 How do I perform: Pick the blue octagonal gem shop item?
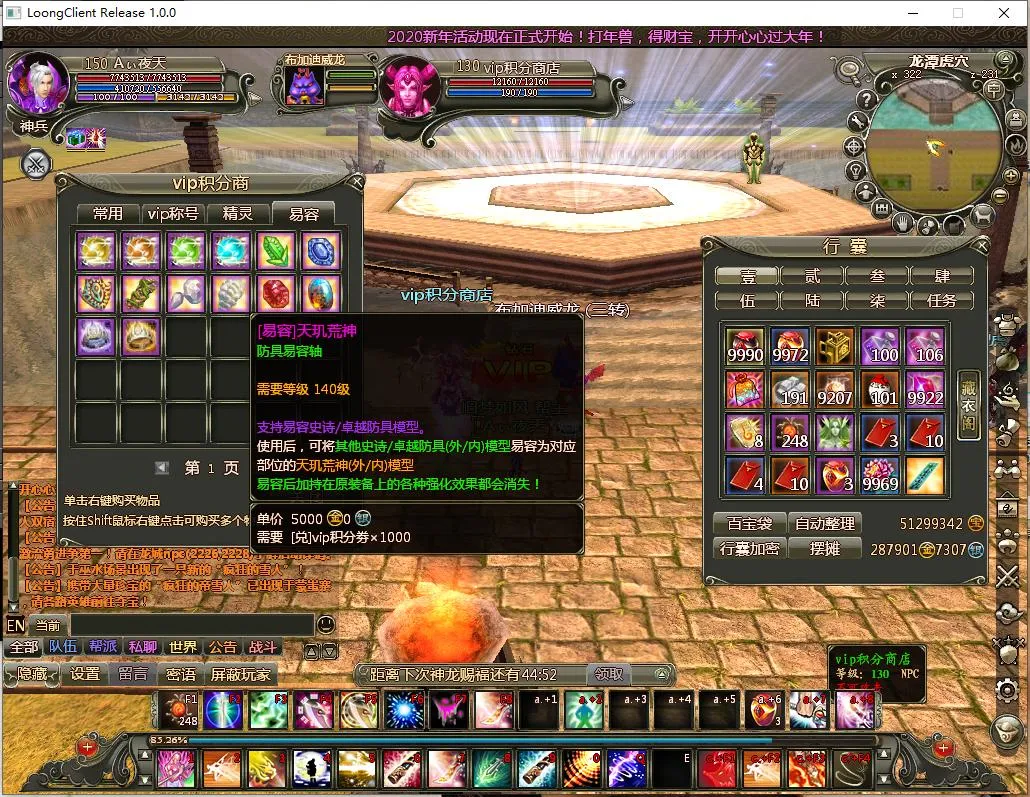pos(321,251)
